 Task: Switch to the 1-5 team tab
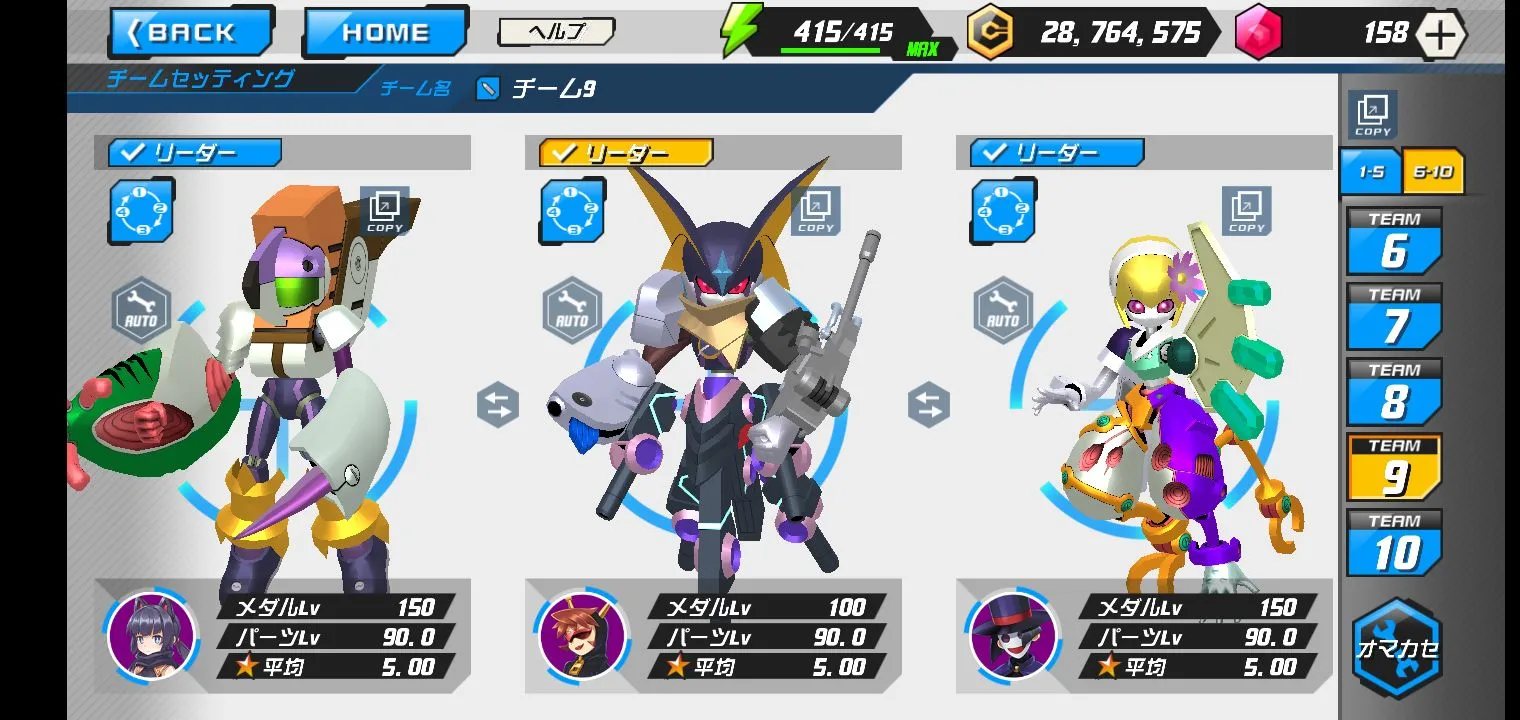point(1370,171)
